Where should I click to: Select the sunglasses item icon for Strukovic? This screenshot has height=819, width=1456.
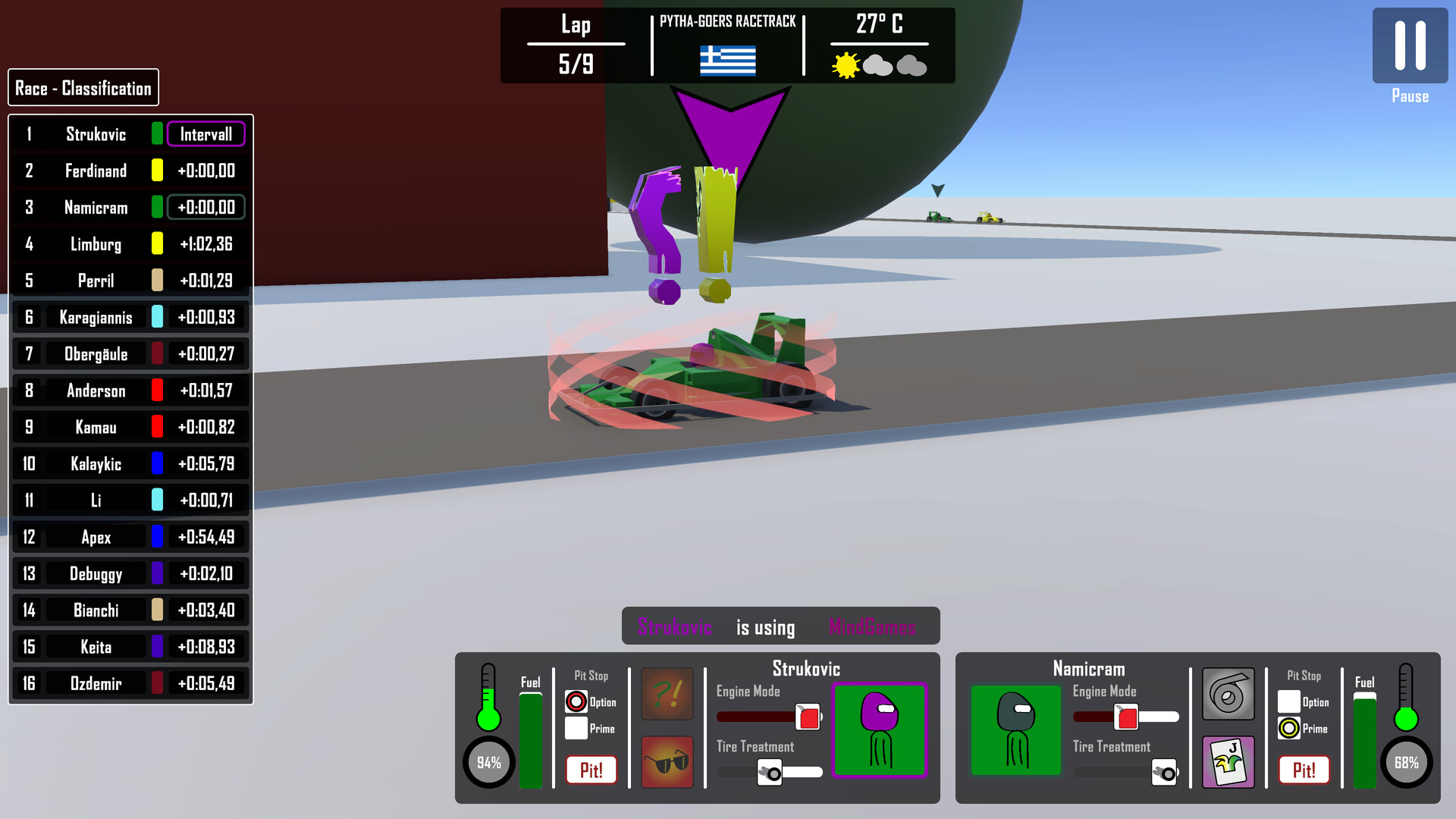(667, 762)
